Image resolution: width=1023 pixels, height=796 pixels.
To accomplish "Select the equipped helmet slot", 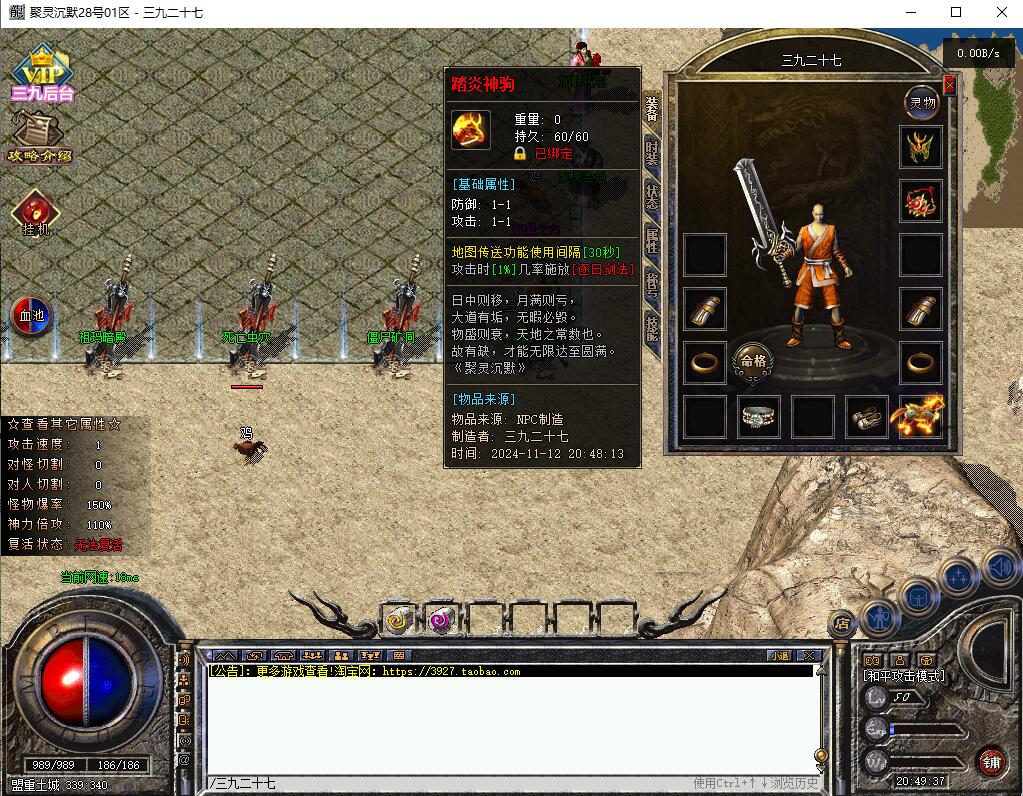I will [x=921, y=147].
